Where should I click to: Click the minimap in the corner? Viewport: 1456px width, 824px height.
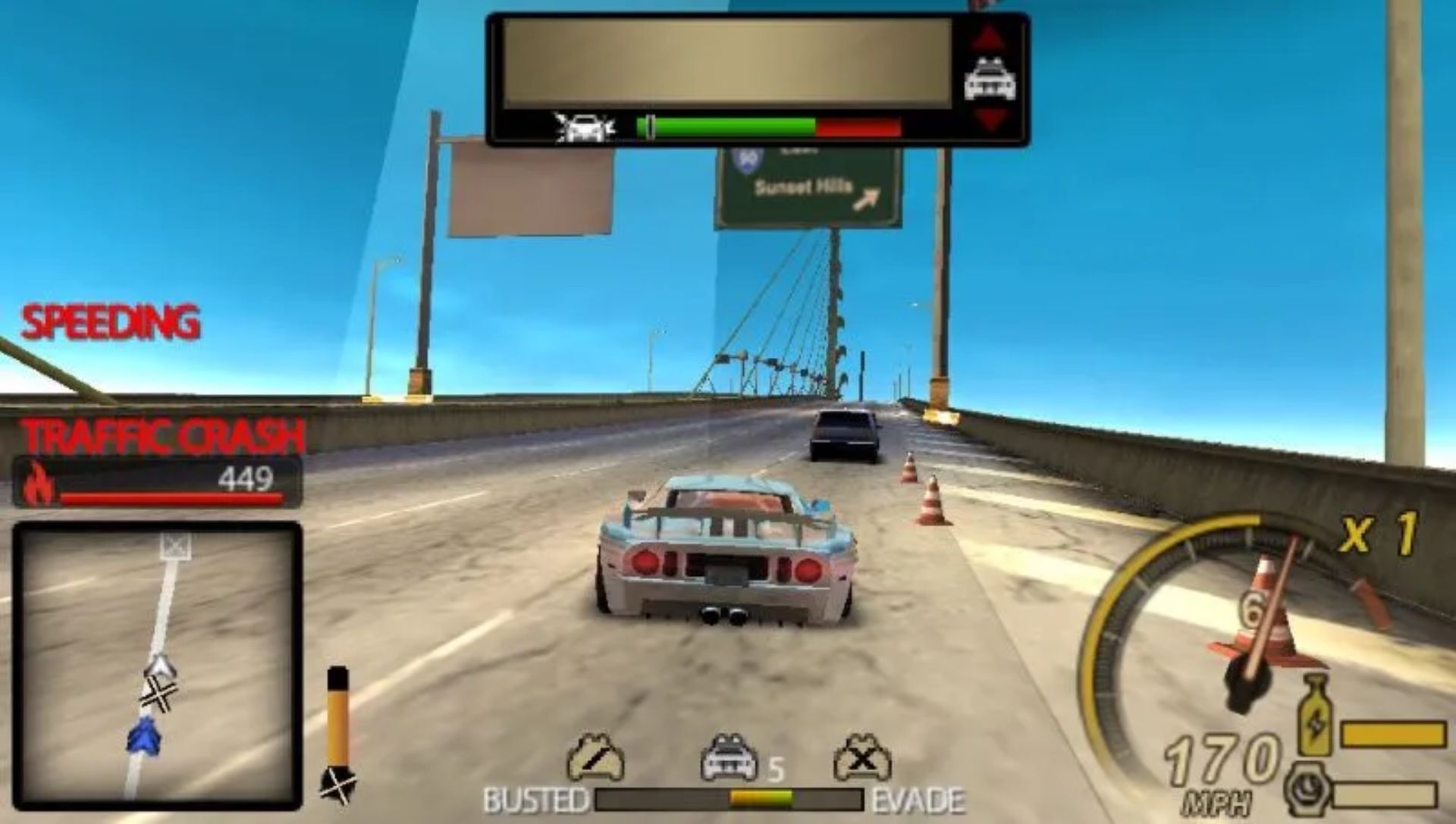[157, 666]
